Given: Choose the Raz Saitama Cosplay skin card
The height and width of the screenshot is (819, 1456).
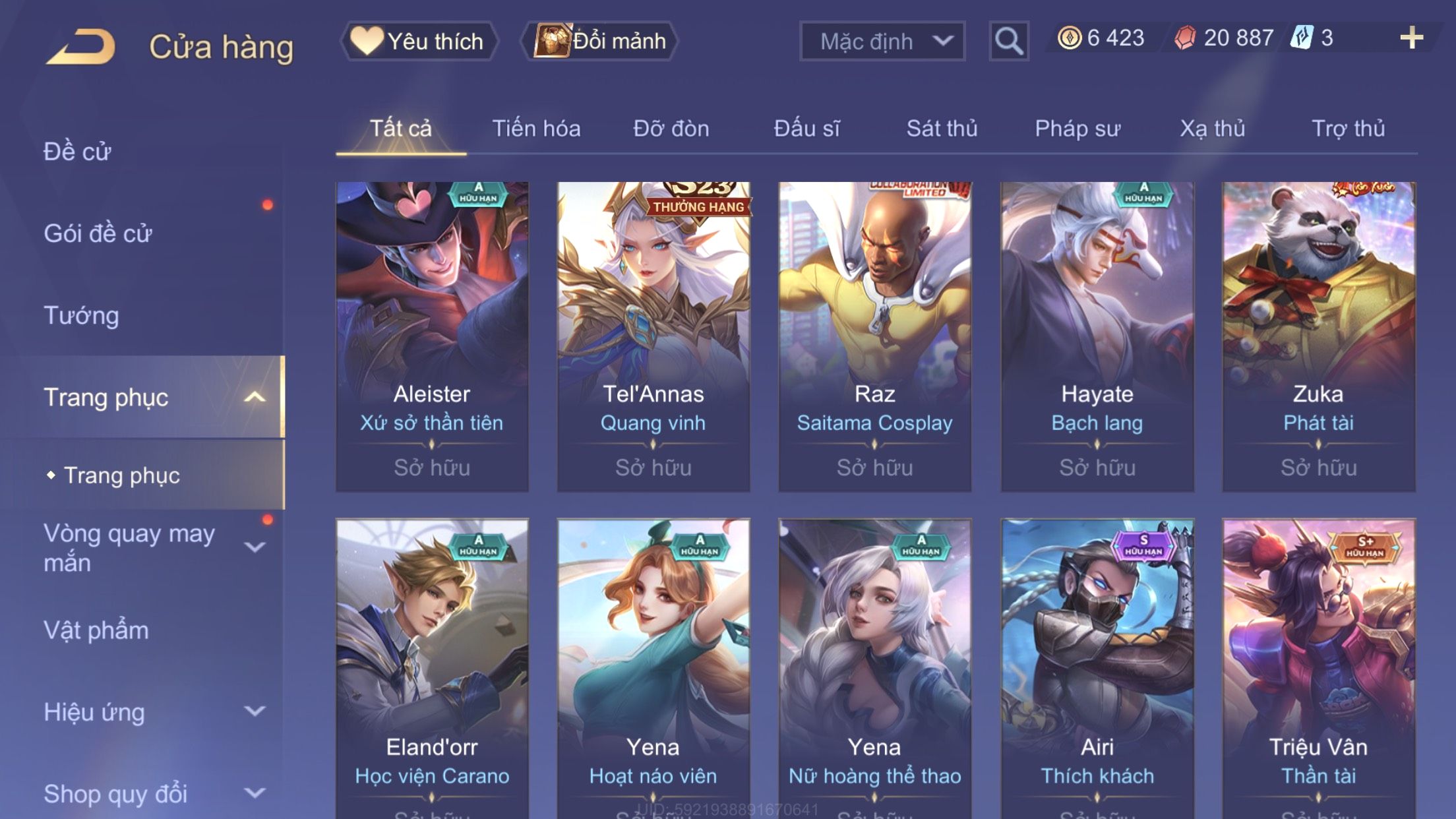Looking at the screenshot, I should [x=874, y=336].
